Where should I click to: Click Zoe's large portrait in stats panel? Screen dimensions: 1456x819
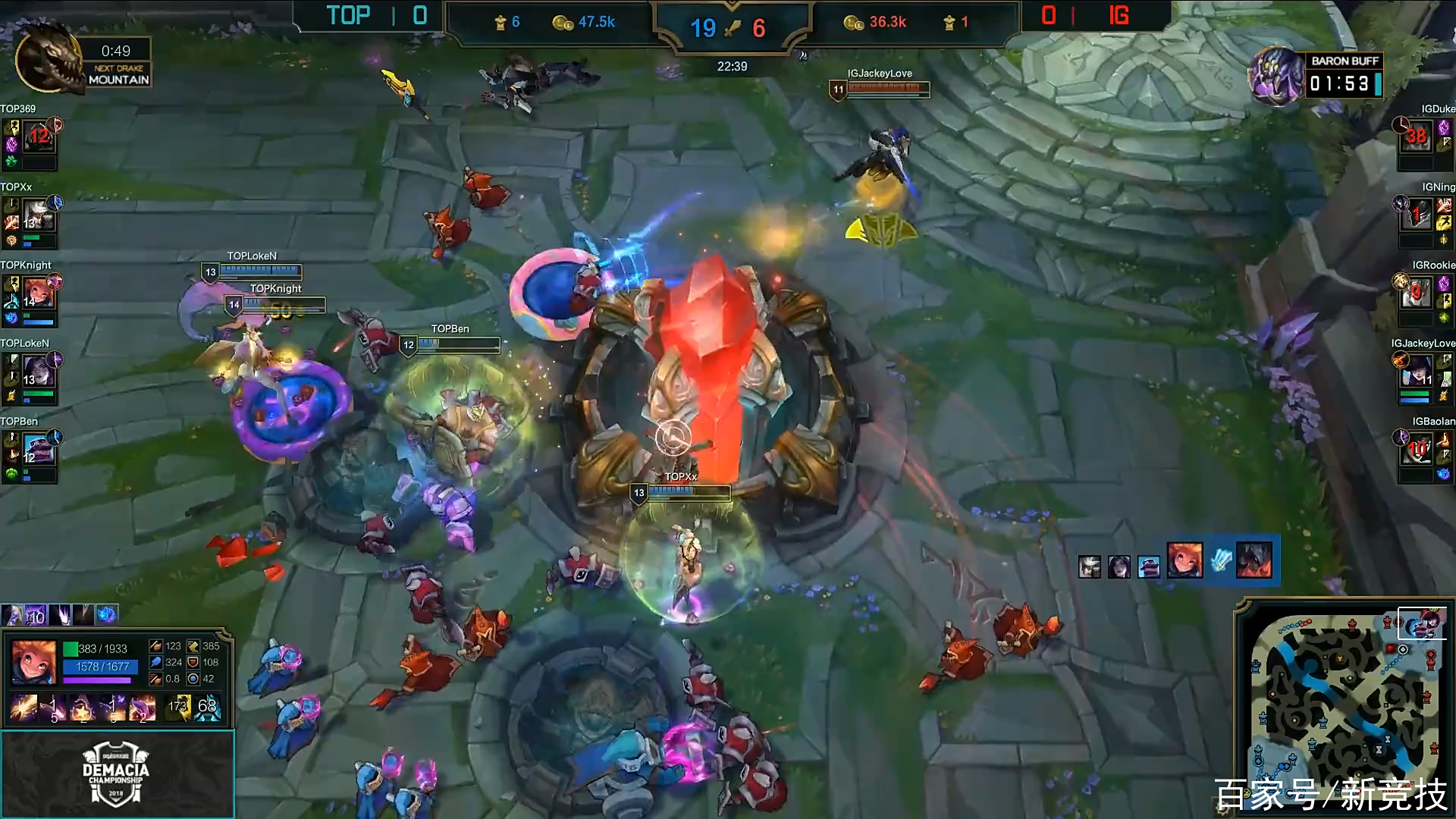(34, 661)
